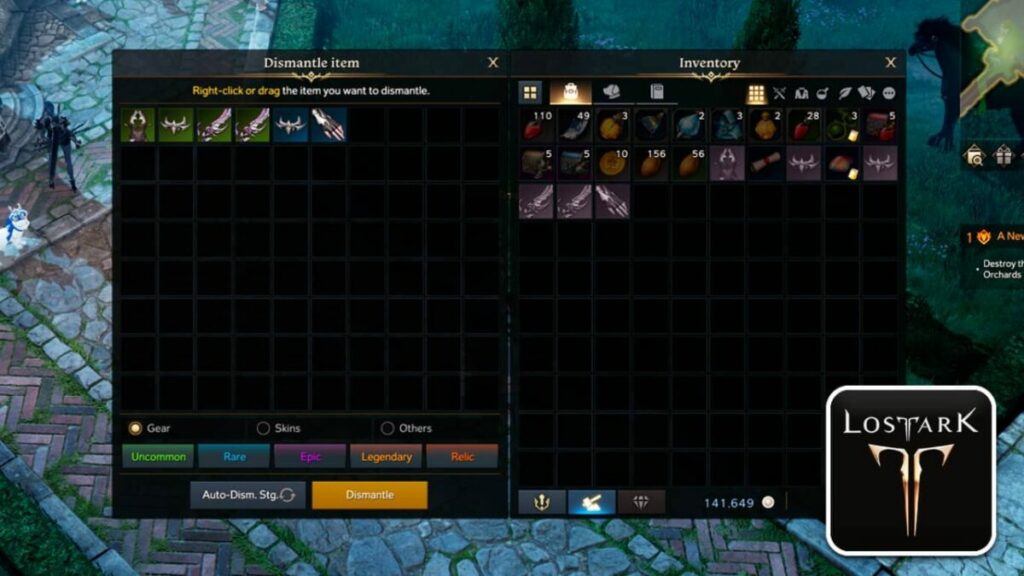Screen dimensions: 1024x576
Task: Click the diamond icon at inventory bottom
Action: click(641, 502)
